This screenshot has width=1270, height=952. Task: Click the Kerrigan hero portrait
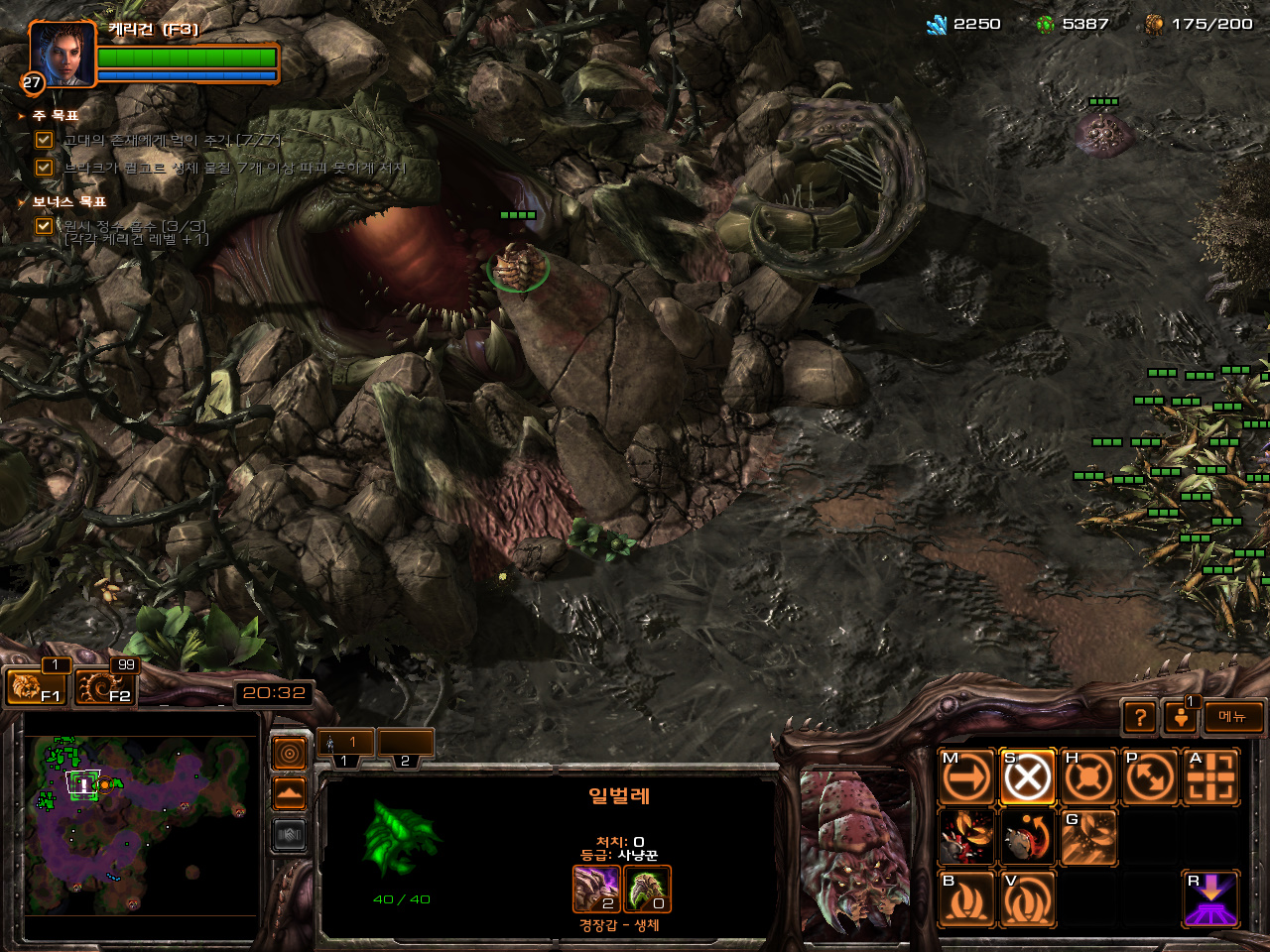coord(62,56)
